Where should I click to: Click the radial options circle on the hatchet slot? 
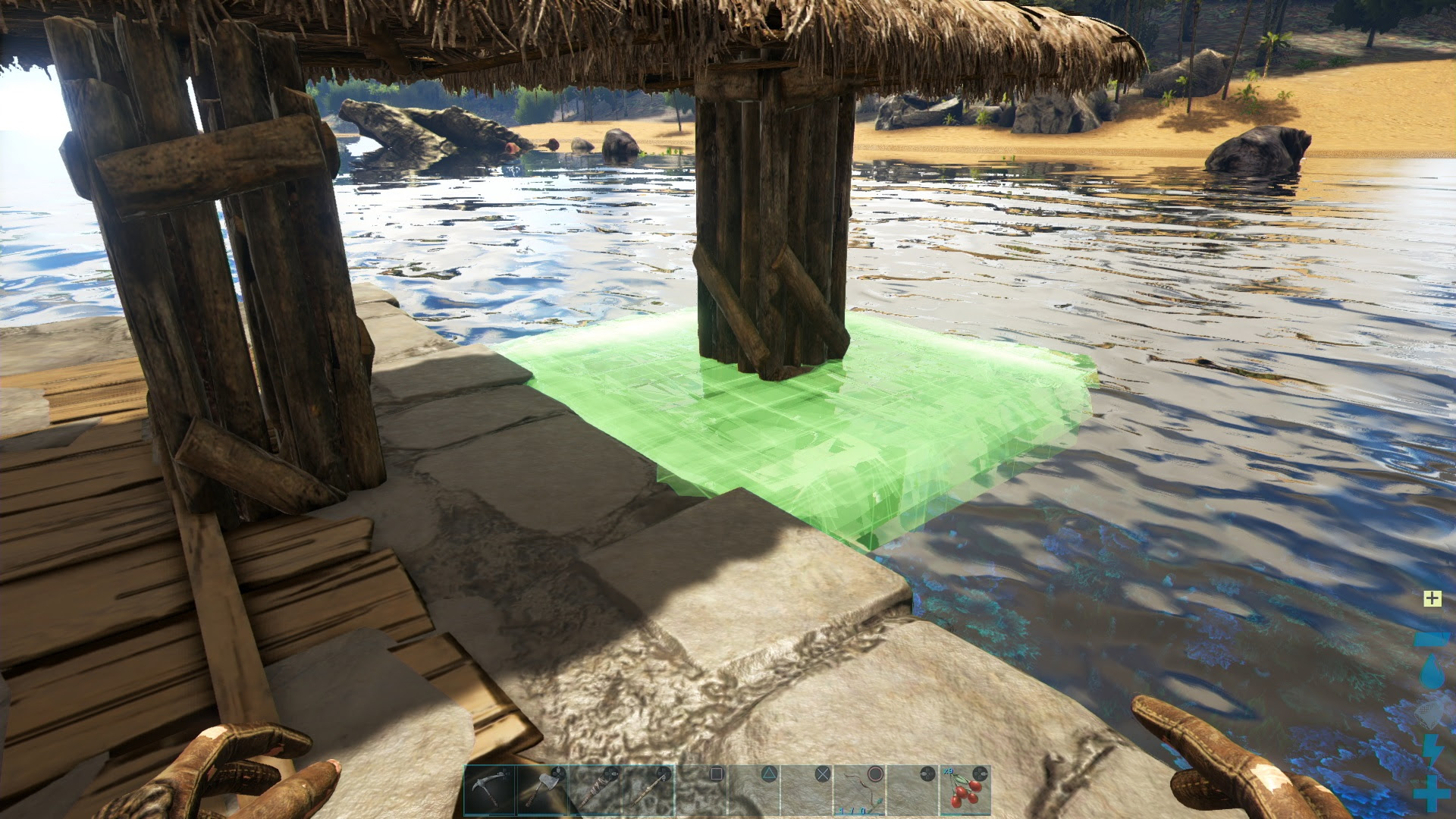click(x=559, y=773)
